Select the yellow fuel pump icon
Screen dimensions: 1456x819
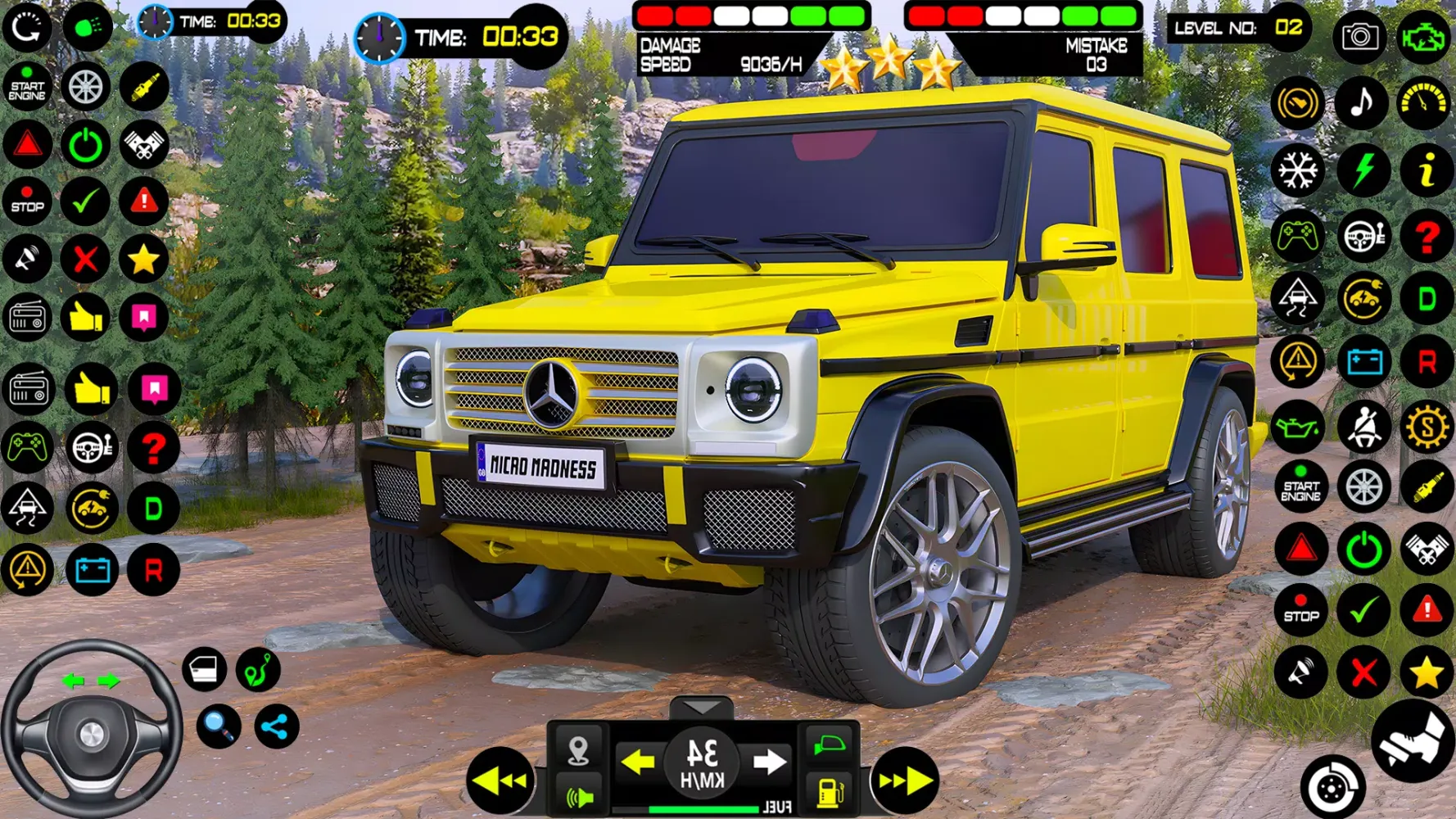tap(830, 792)
